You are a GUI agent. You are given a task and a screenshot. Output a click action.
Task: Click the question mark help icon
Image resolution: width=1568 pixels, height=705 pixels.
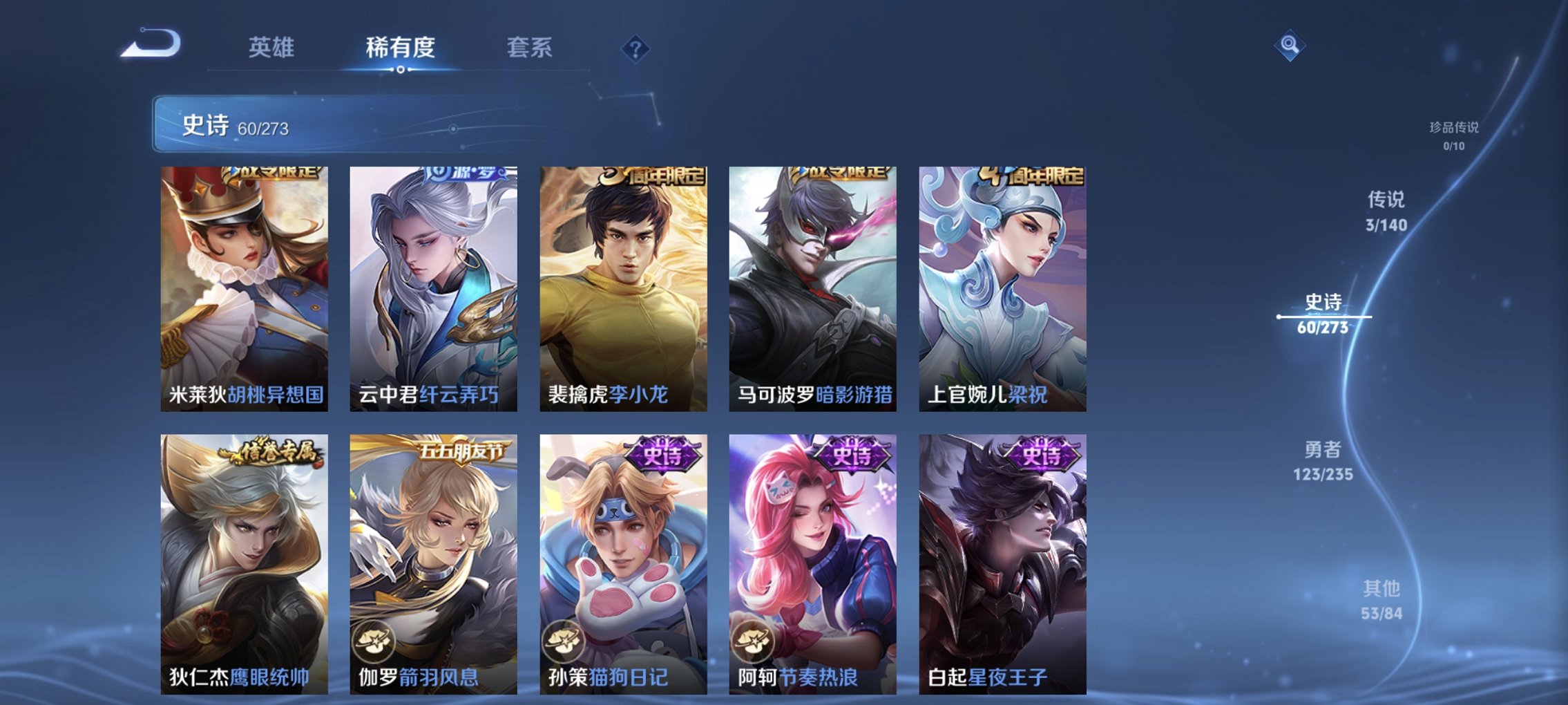click(x=635, y=48)
